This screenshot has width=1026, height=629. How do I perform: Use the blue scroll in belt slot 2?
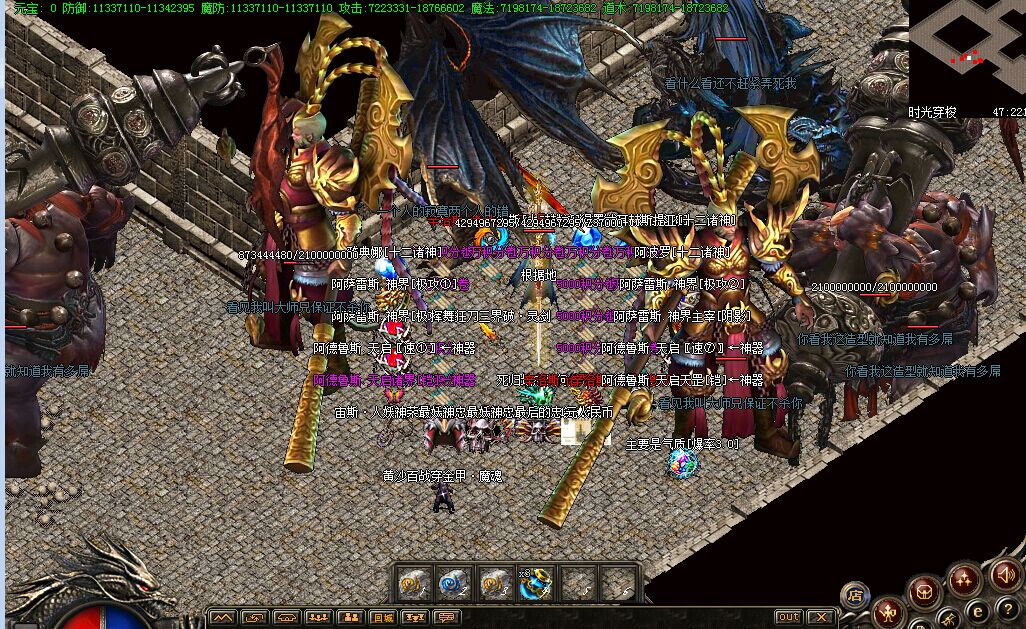click(x=455, y=583)
